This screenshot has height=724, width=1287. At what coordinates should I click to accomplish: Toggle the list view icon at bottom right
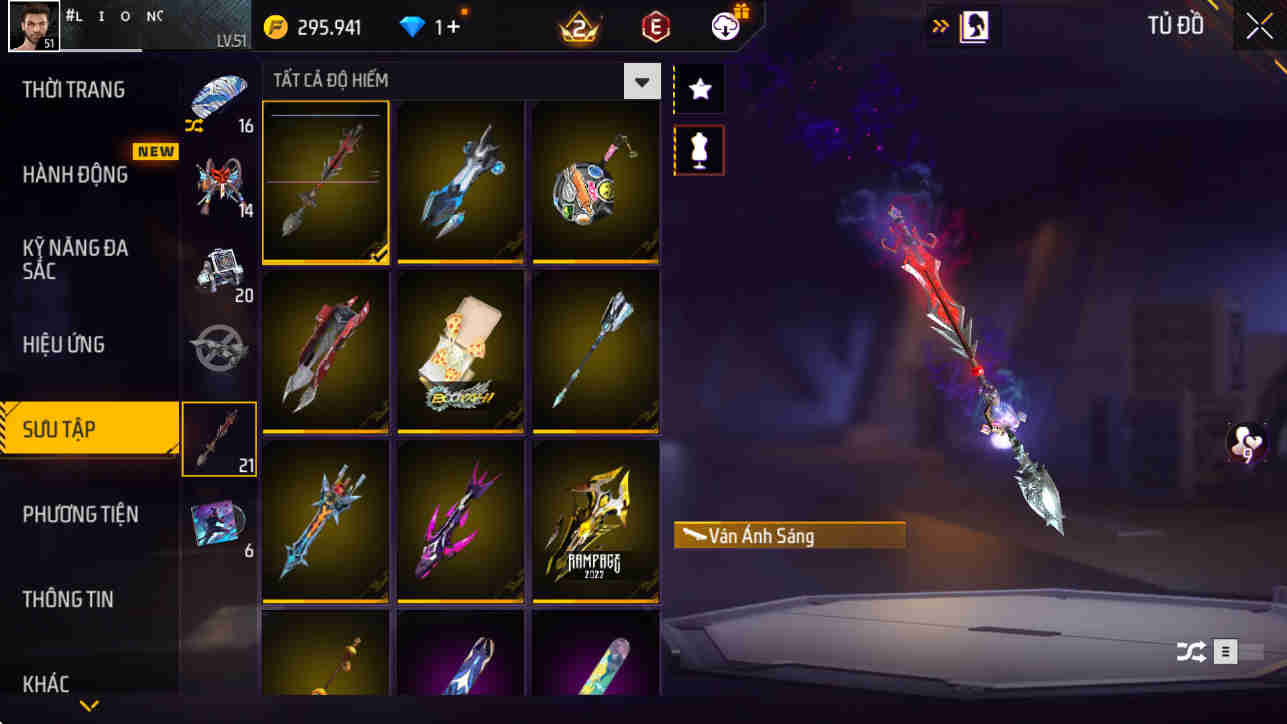tap(1224, 651)
